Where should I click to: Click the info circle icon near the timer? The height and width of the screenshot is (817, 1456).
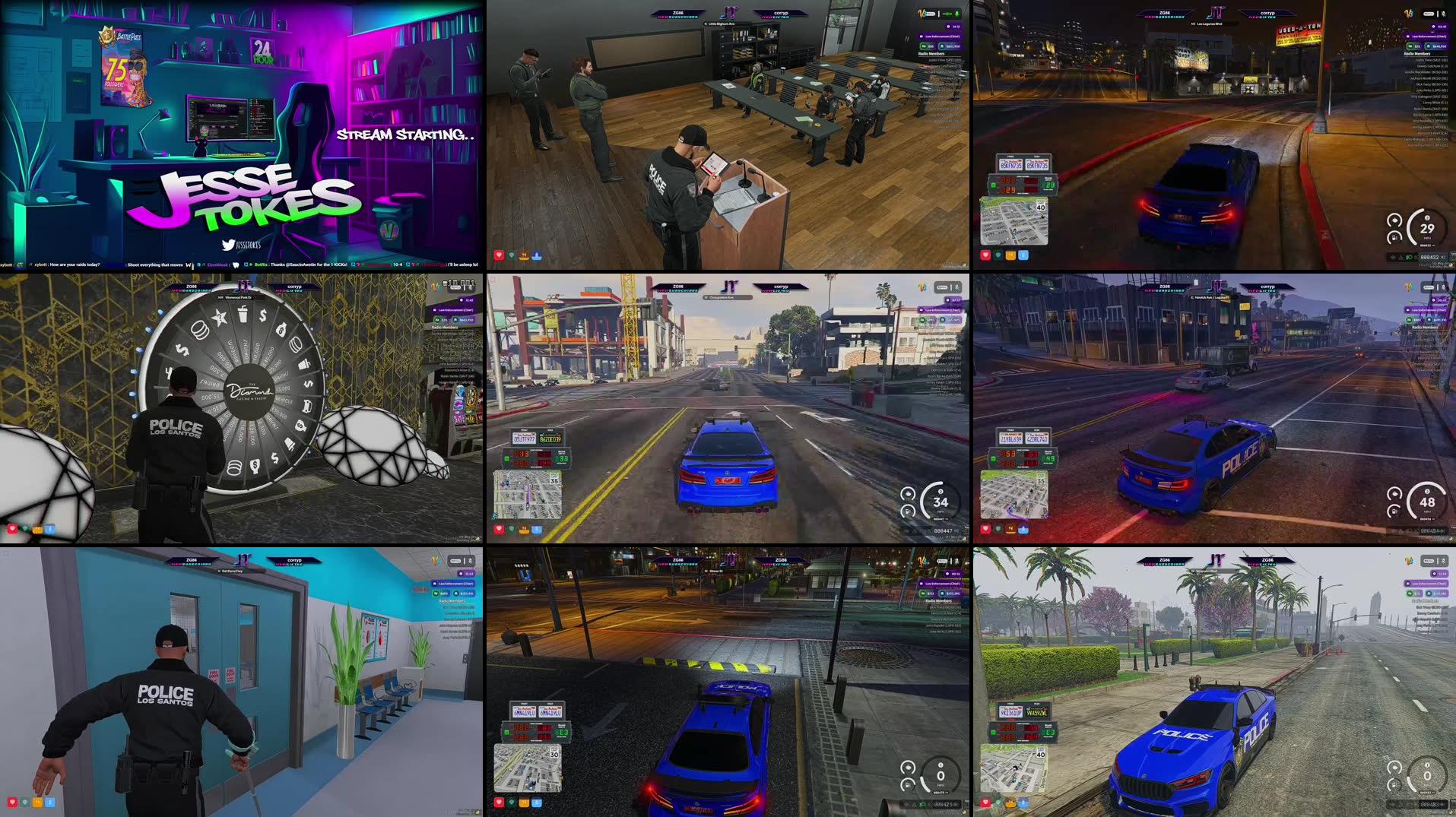948,27
